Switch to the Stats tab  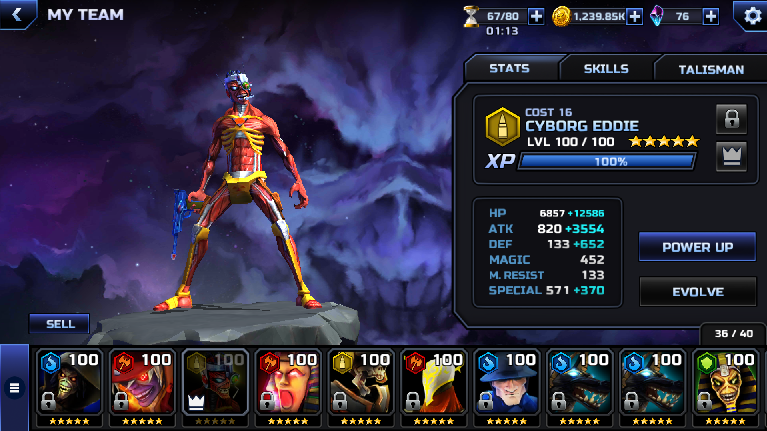510,69
